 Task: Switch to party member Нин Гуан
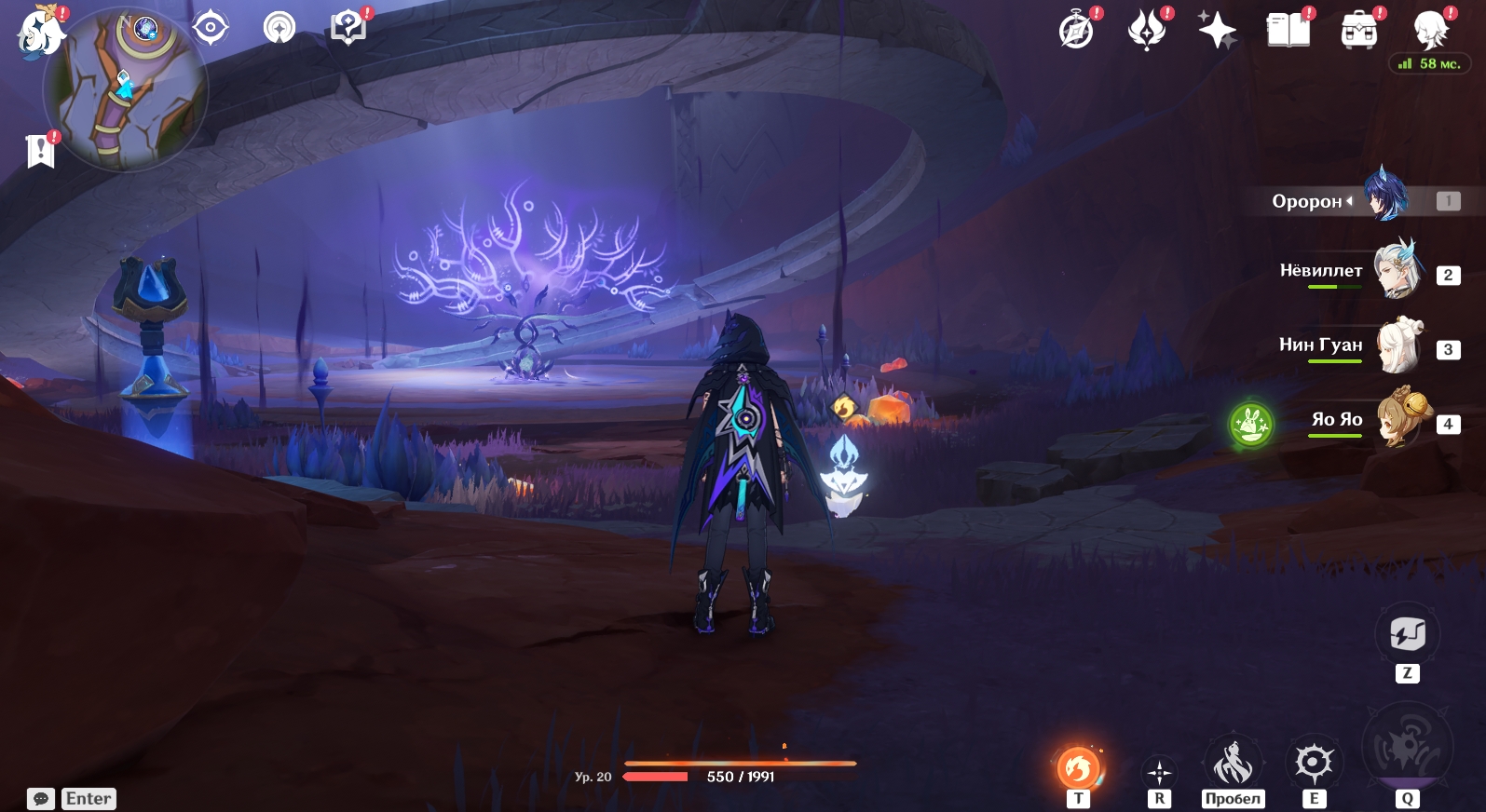(1397, 345)
